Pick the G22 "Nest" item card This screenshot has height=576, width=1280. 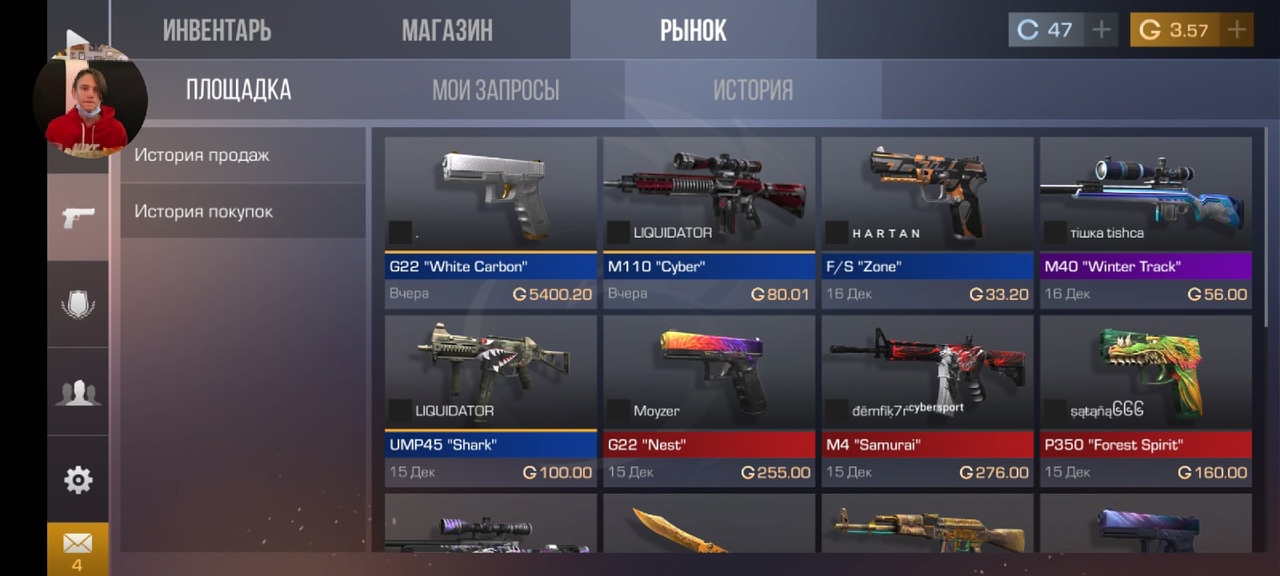tap(709, 400)
